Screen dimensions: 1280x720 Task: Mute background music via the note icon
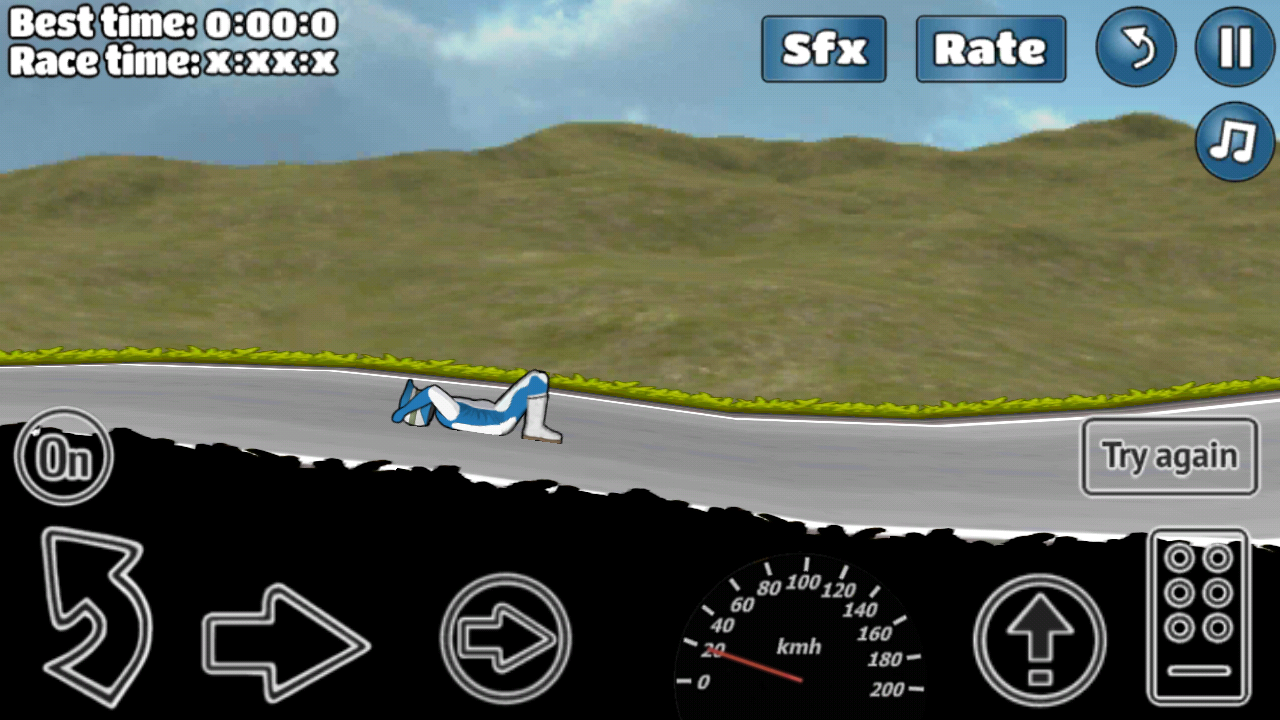coord(1234,142)
